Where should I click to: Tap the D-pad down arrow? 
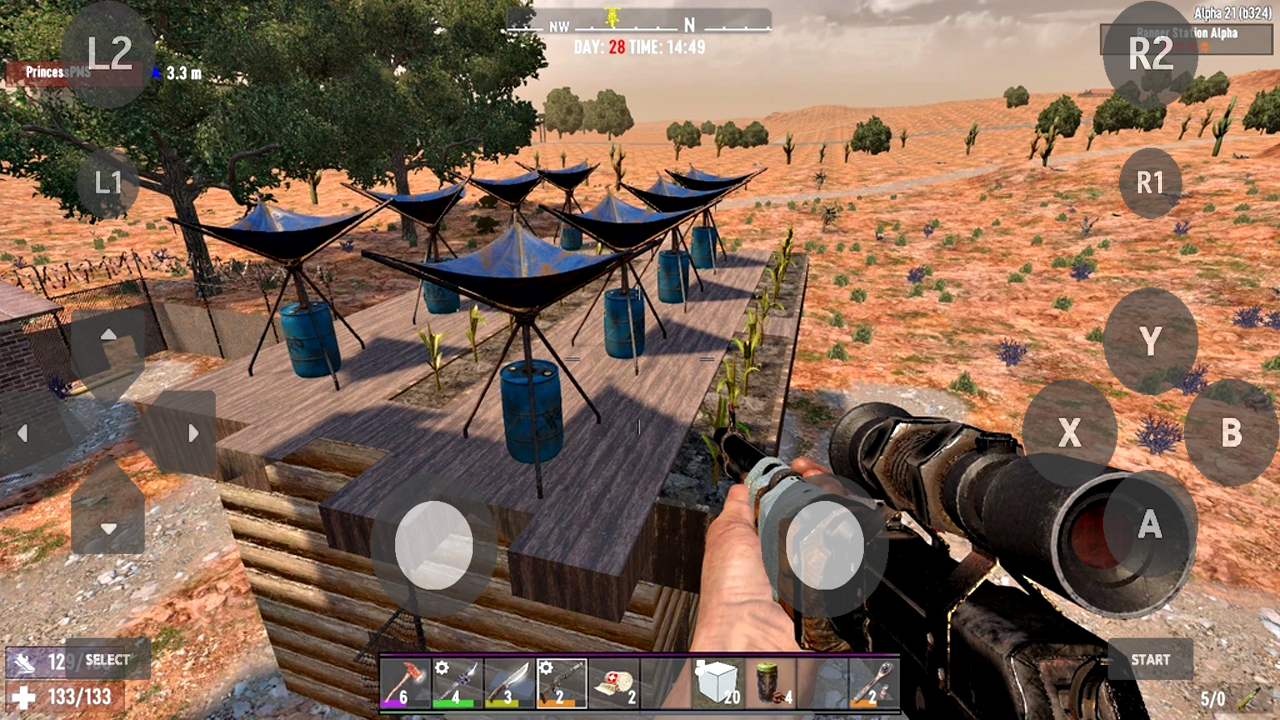[x=110, y=527]
